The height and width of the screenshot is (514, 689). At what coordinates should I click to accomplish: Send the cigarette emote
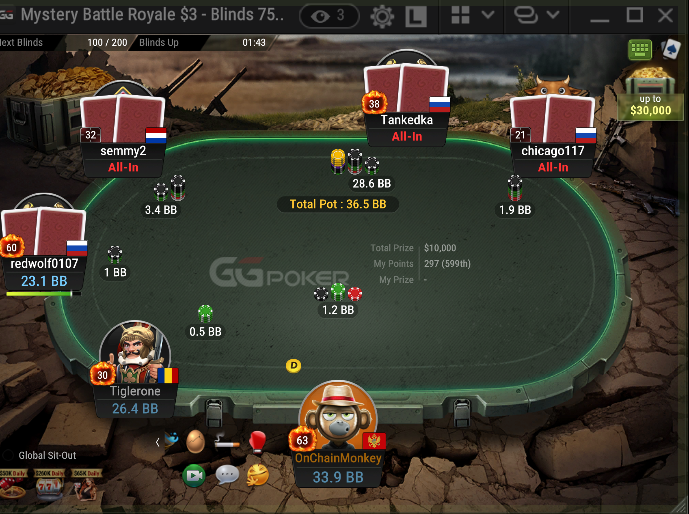[x=226, y=441]
